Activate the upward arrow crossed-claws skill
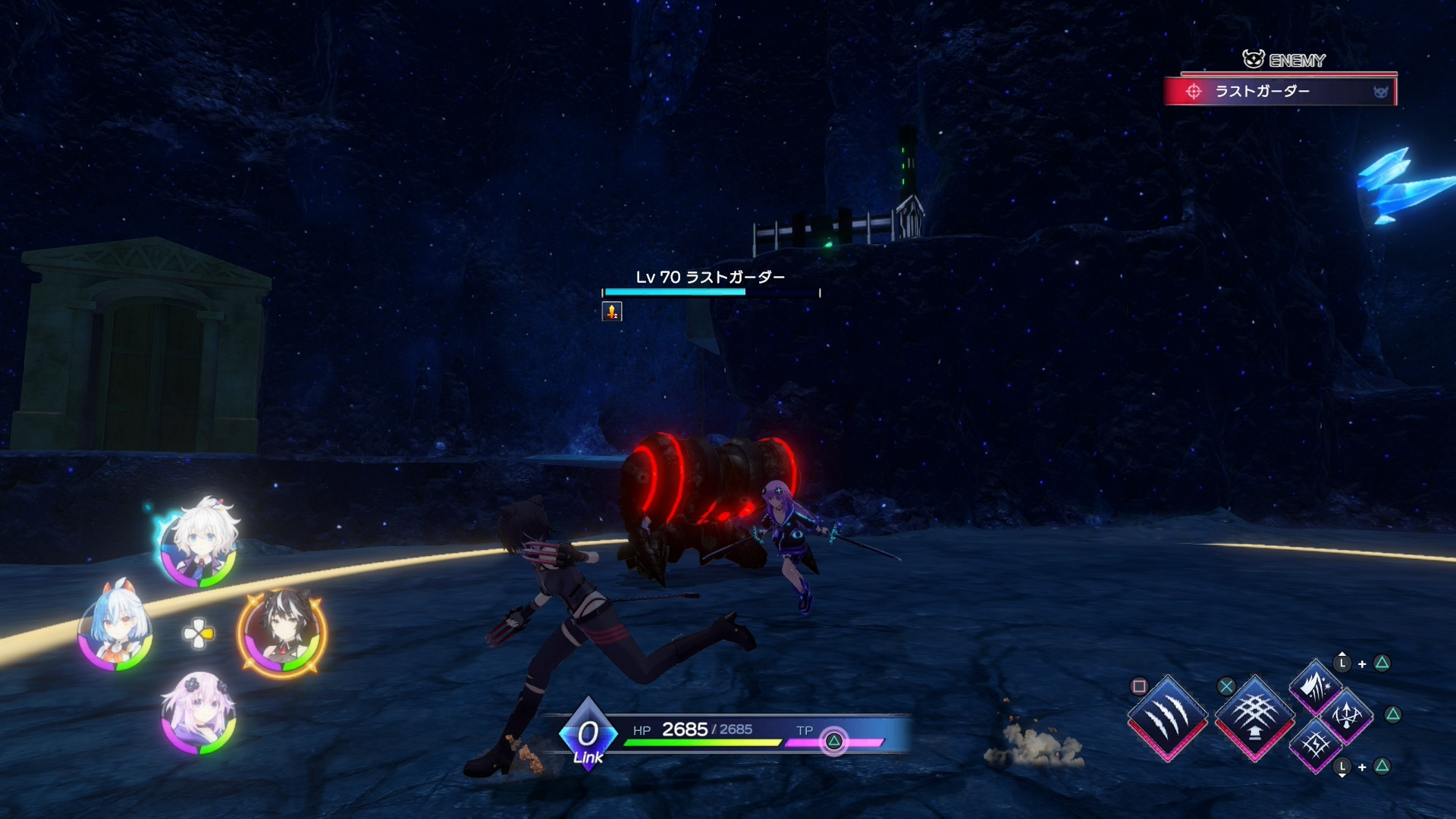The width and height of the screenshot is (1456, 819). pos(1347,714)
